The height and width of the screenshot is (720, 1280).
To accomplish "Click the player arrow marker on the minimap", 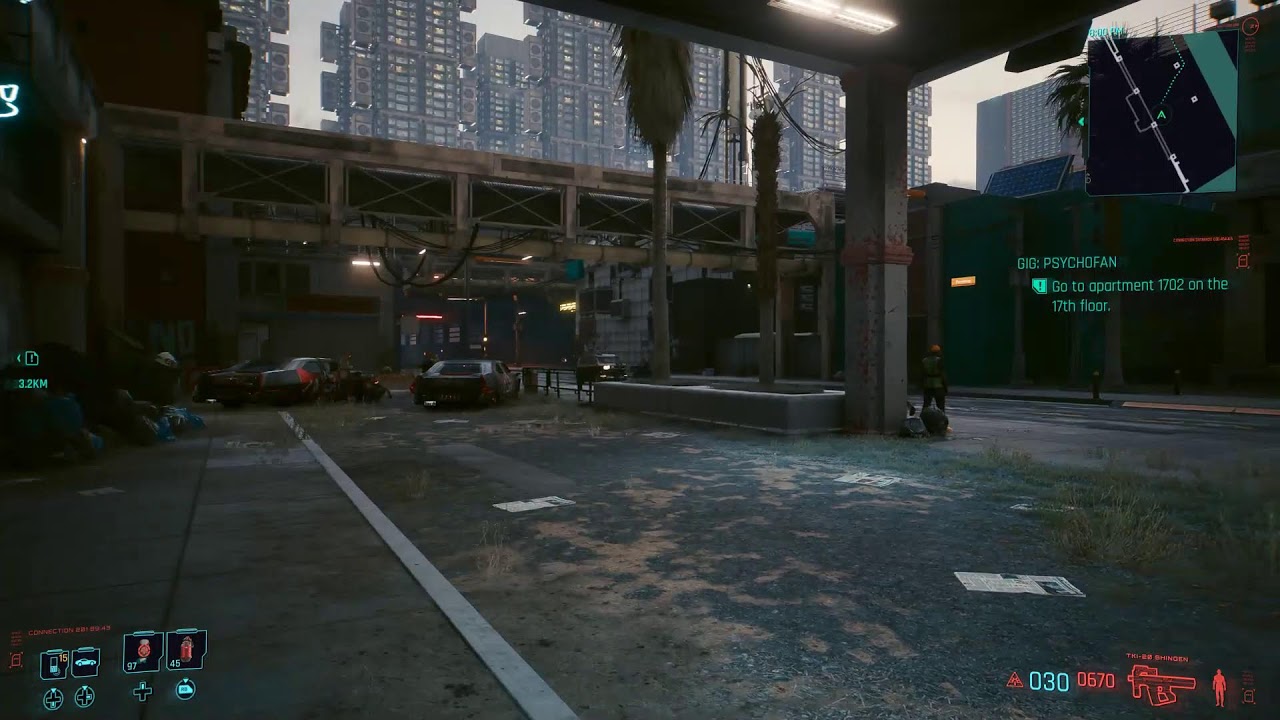I will pyautogui.click(x=1160, y=115).
